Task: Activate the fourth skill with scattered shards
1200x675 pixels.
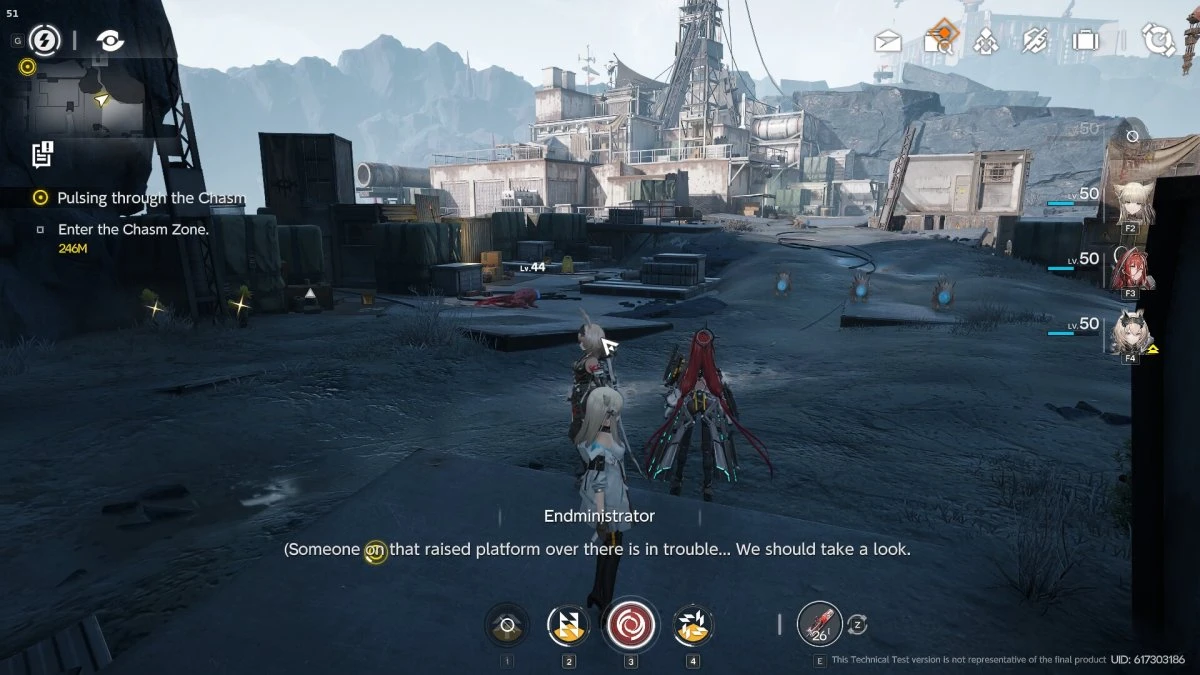Action: 693,626
